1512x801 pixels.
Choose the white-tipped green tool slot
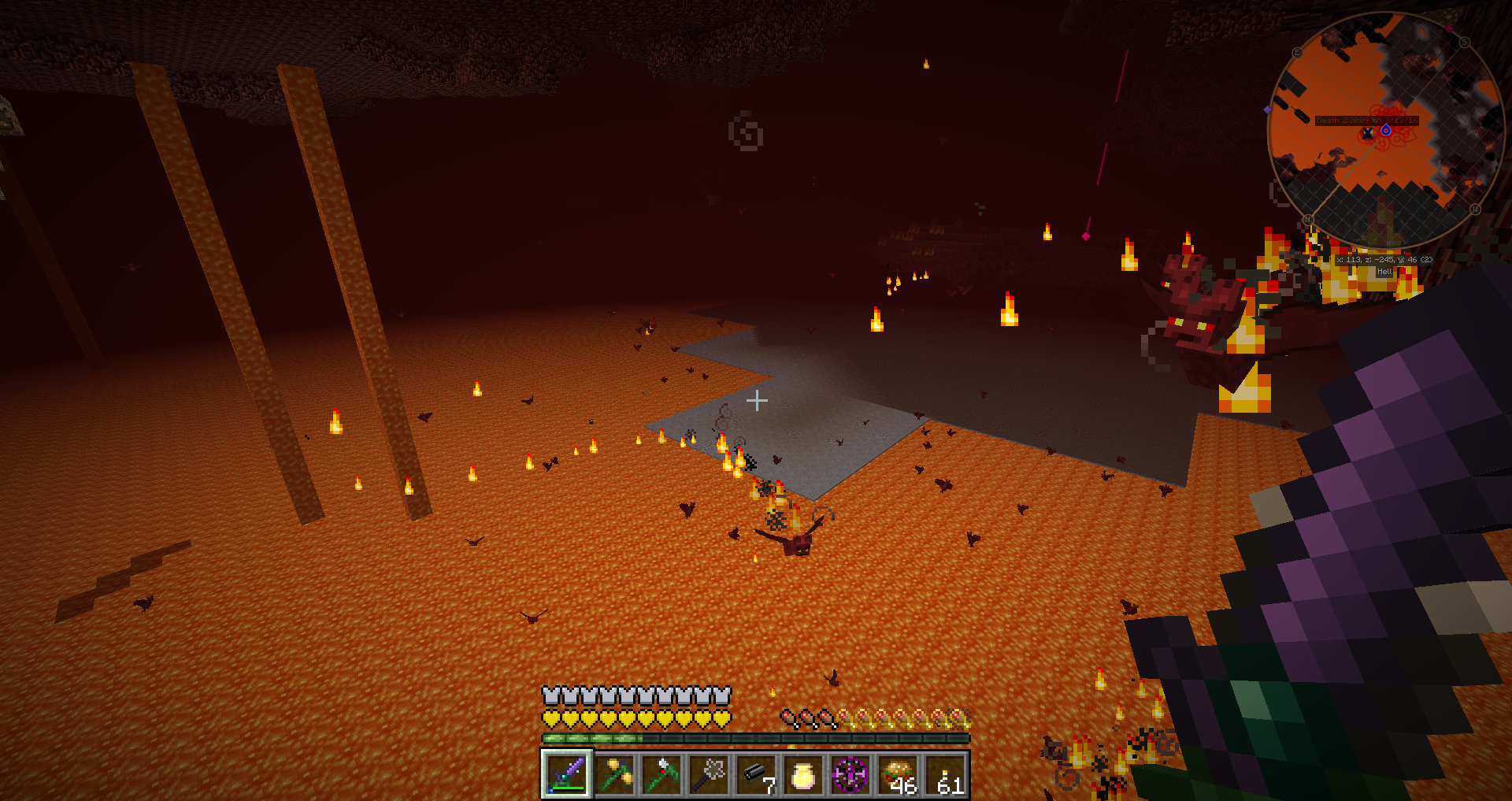coord(661,774)
